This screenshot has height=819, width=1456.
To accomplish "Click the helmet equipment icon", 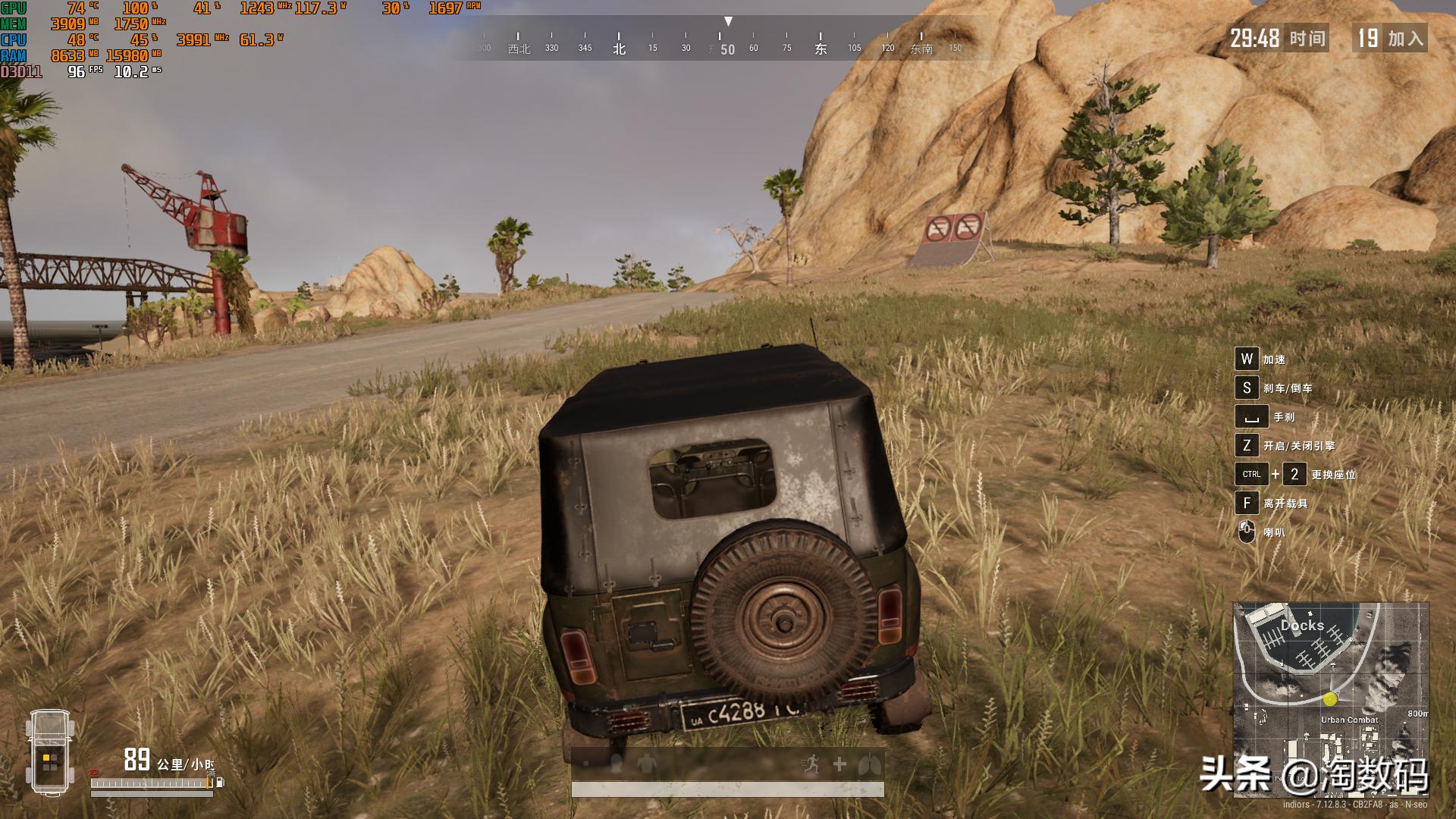I will [615, 762].
